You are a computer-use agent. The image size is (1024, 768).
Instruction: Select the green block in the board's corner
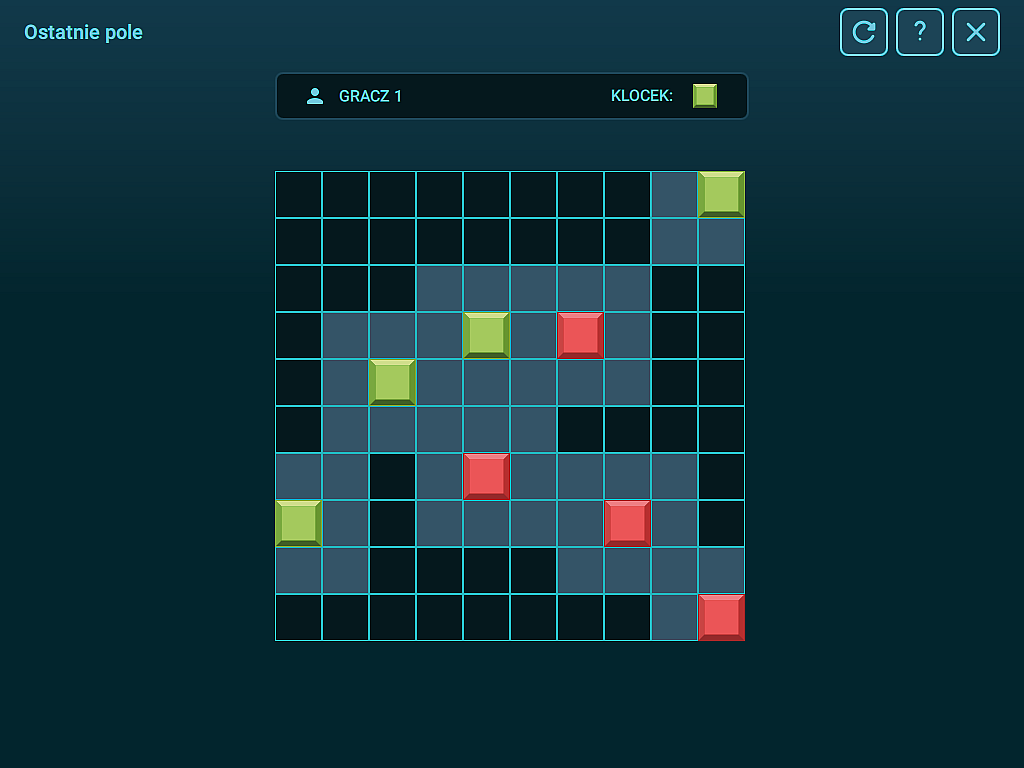pos(721,194)
